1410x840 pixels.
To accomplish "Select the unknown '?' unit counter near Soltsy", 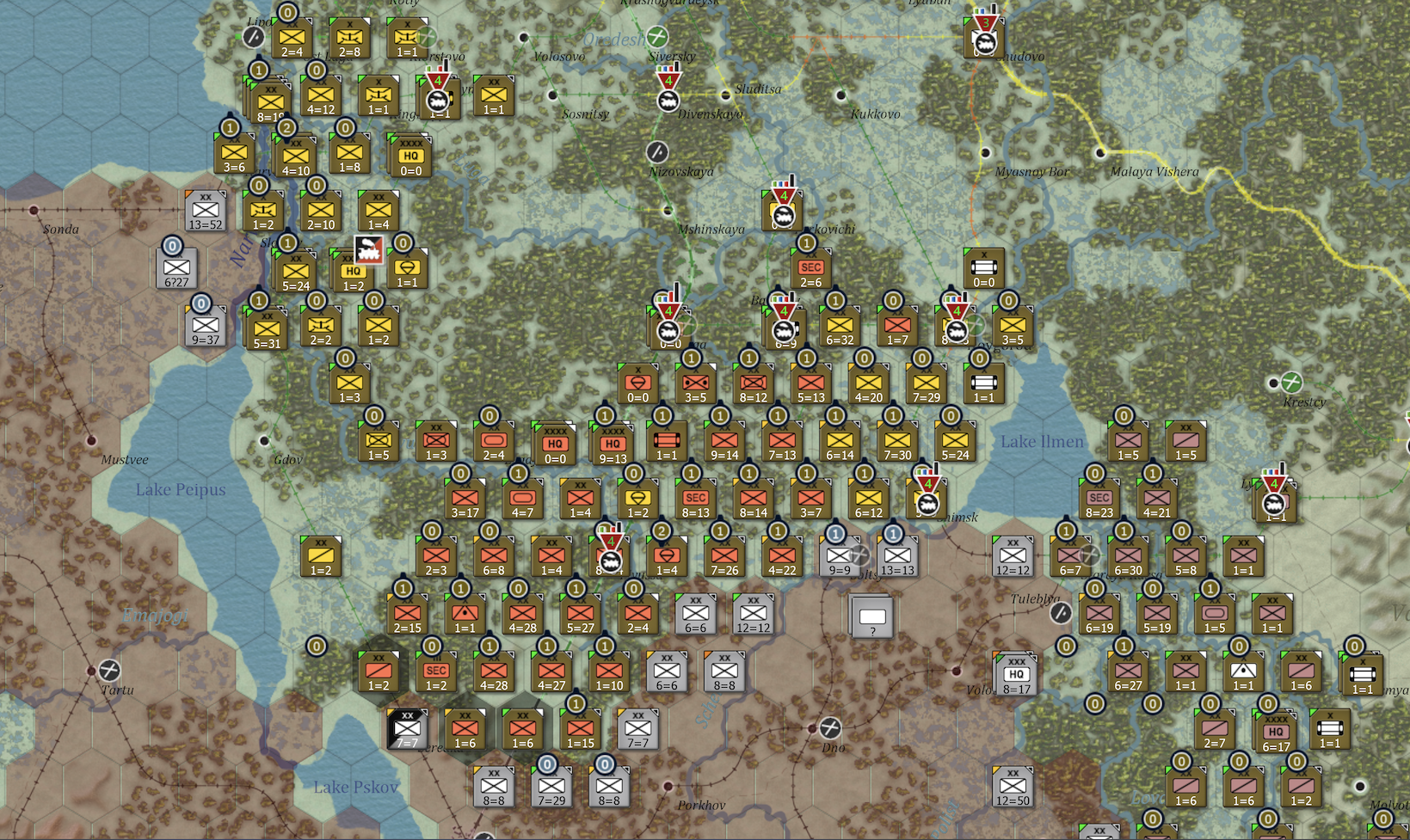I will click(x=873, y=617).
